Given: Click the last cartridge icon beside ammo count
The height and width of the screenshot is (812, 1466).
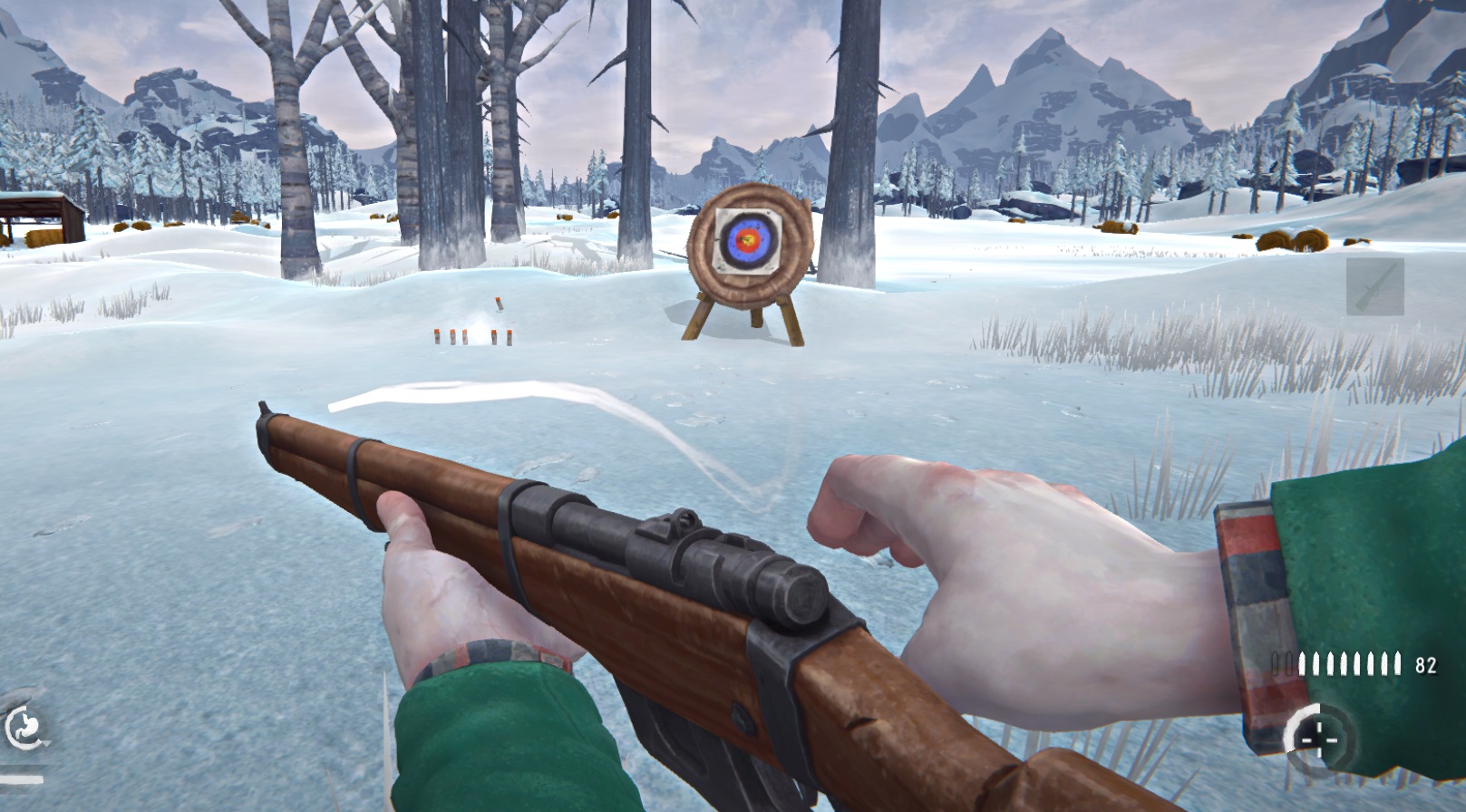Looking at the screenshot, I should [x=1398, y=662].
